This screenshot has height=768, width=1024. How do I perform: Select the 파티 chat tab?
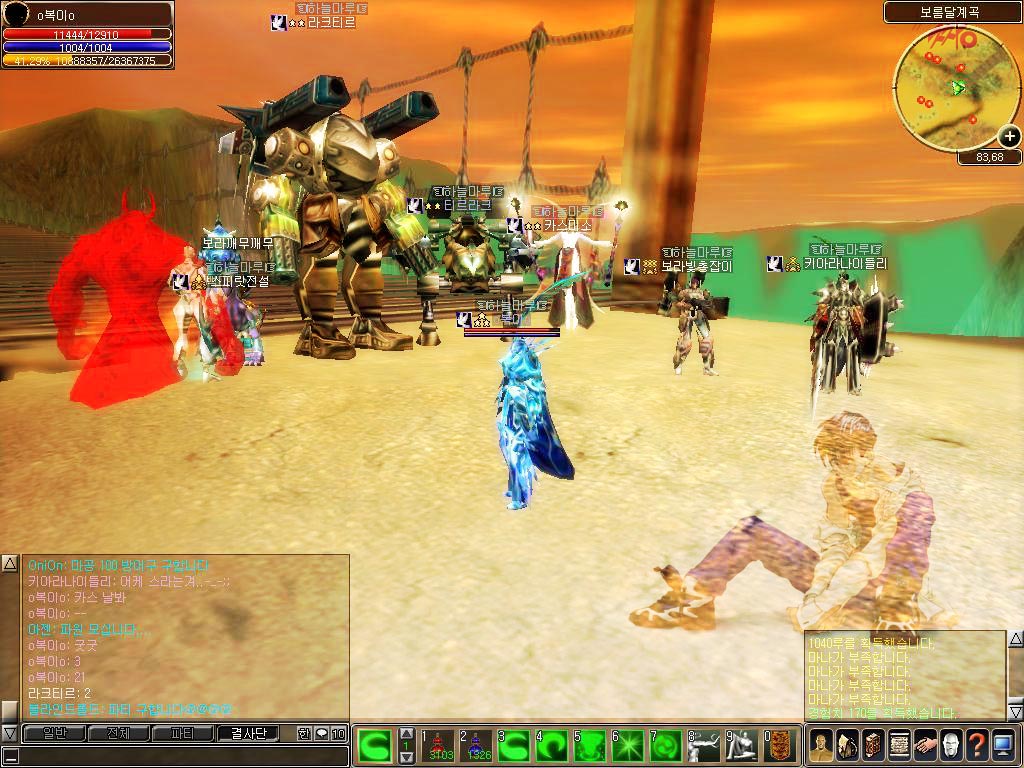(x=183, y=733)
